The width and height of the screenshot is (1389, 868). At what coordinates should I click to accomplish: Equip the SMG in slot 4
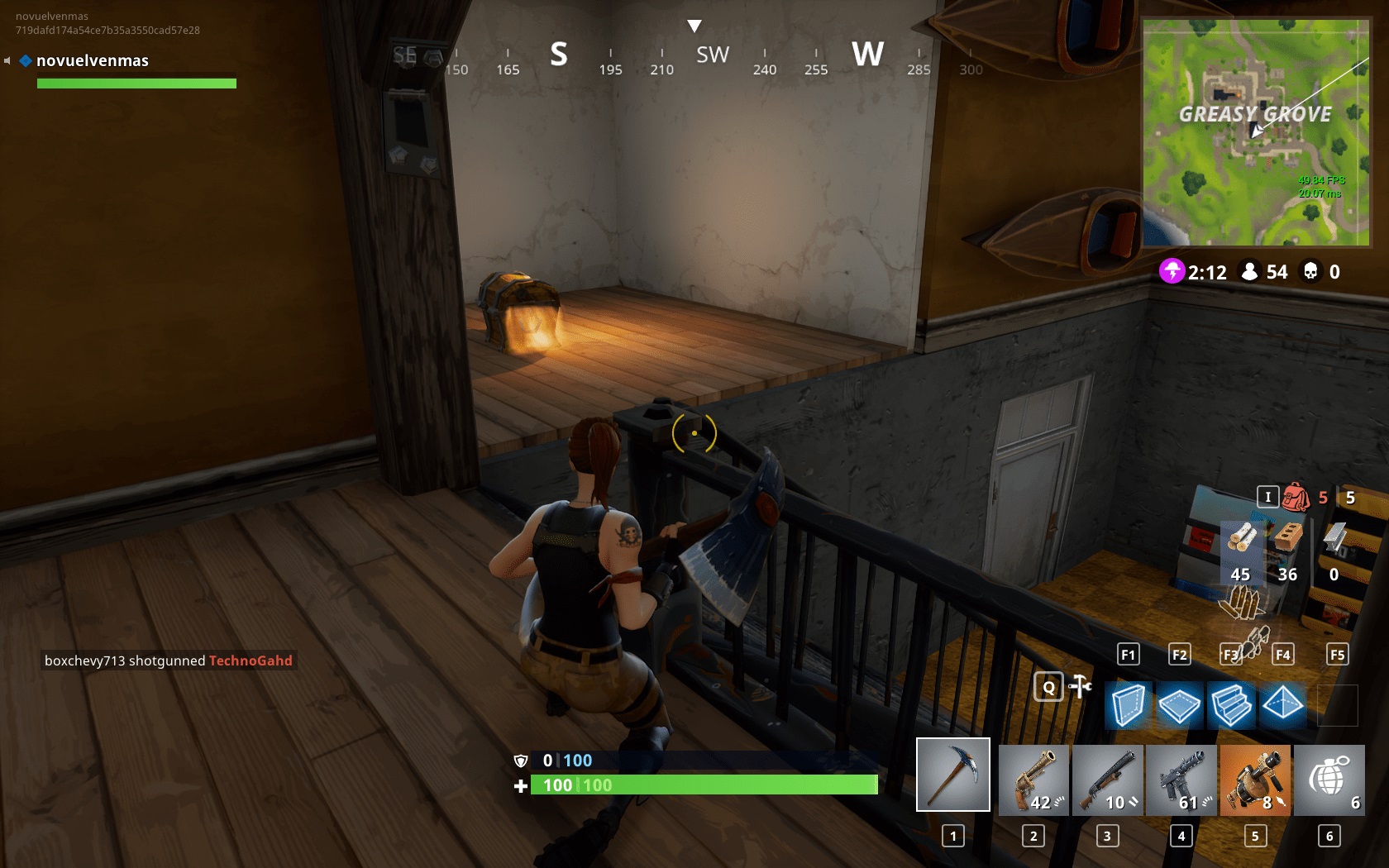(1181, 779)
